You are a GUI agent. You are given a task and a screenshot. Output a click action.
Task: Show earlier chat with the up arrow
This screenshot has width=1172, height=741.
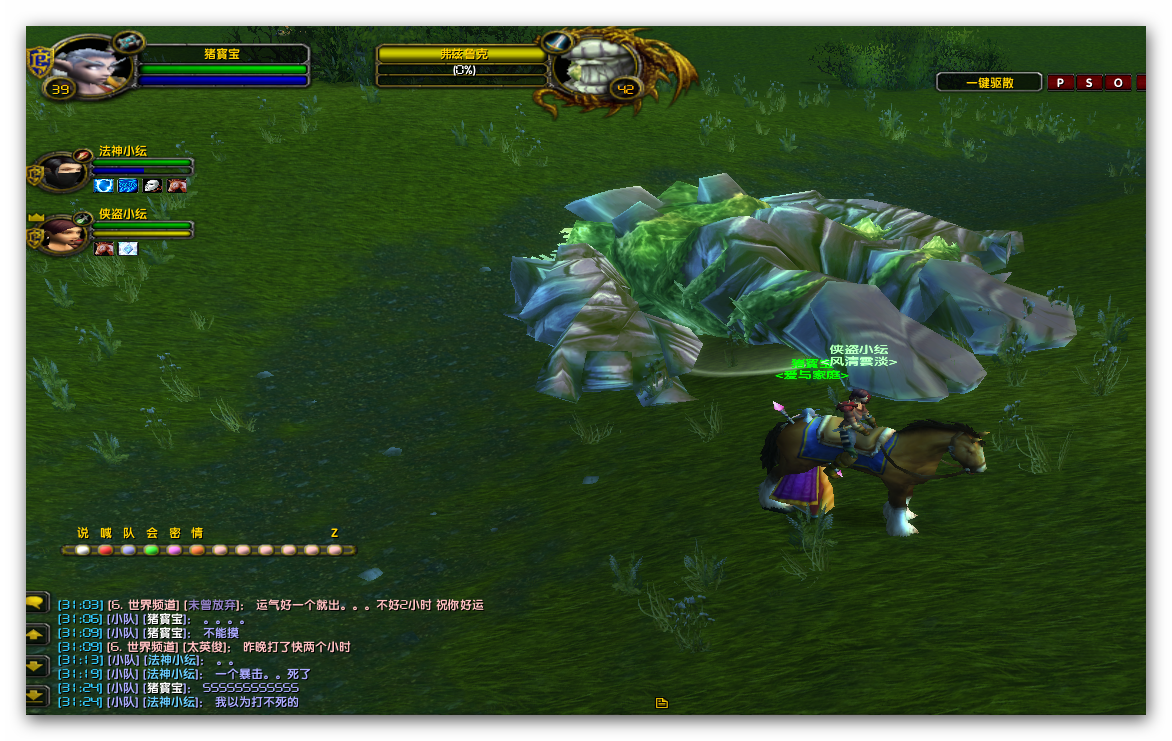point(37,635)
